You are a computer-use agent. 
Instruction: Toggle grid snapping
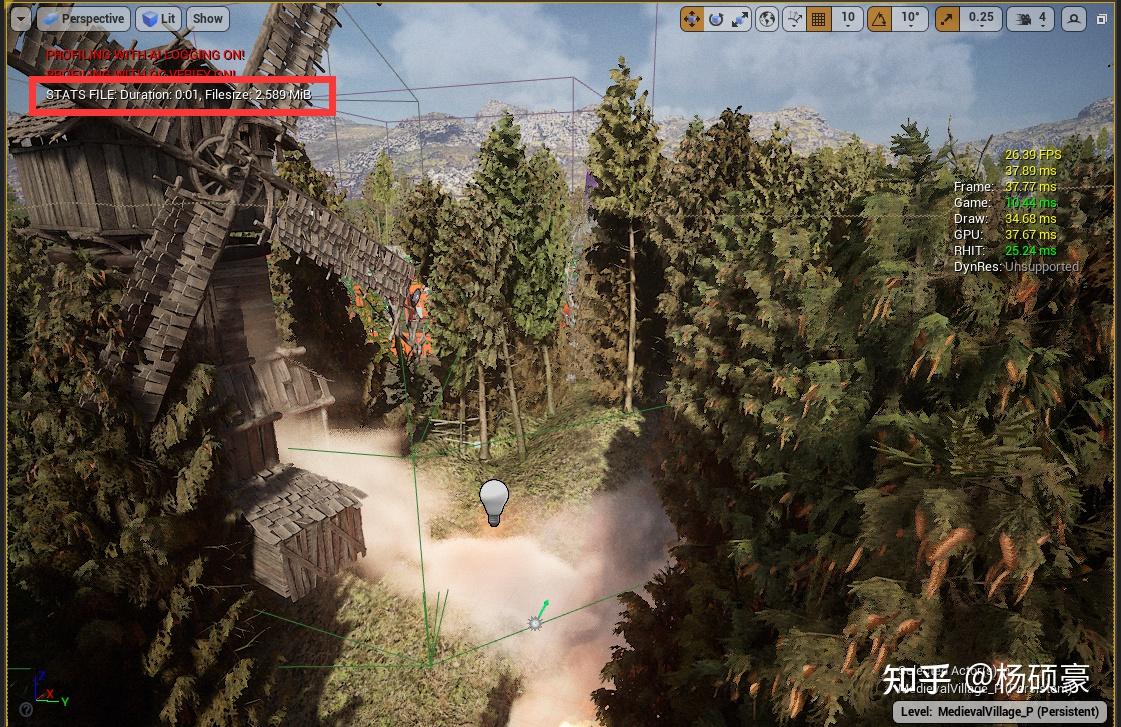pos(819,18)
